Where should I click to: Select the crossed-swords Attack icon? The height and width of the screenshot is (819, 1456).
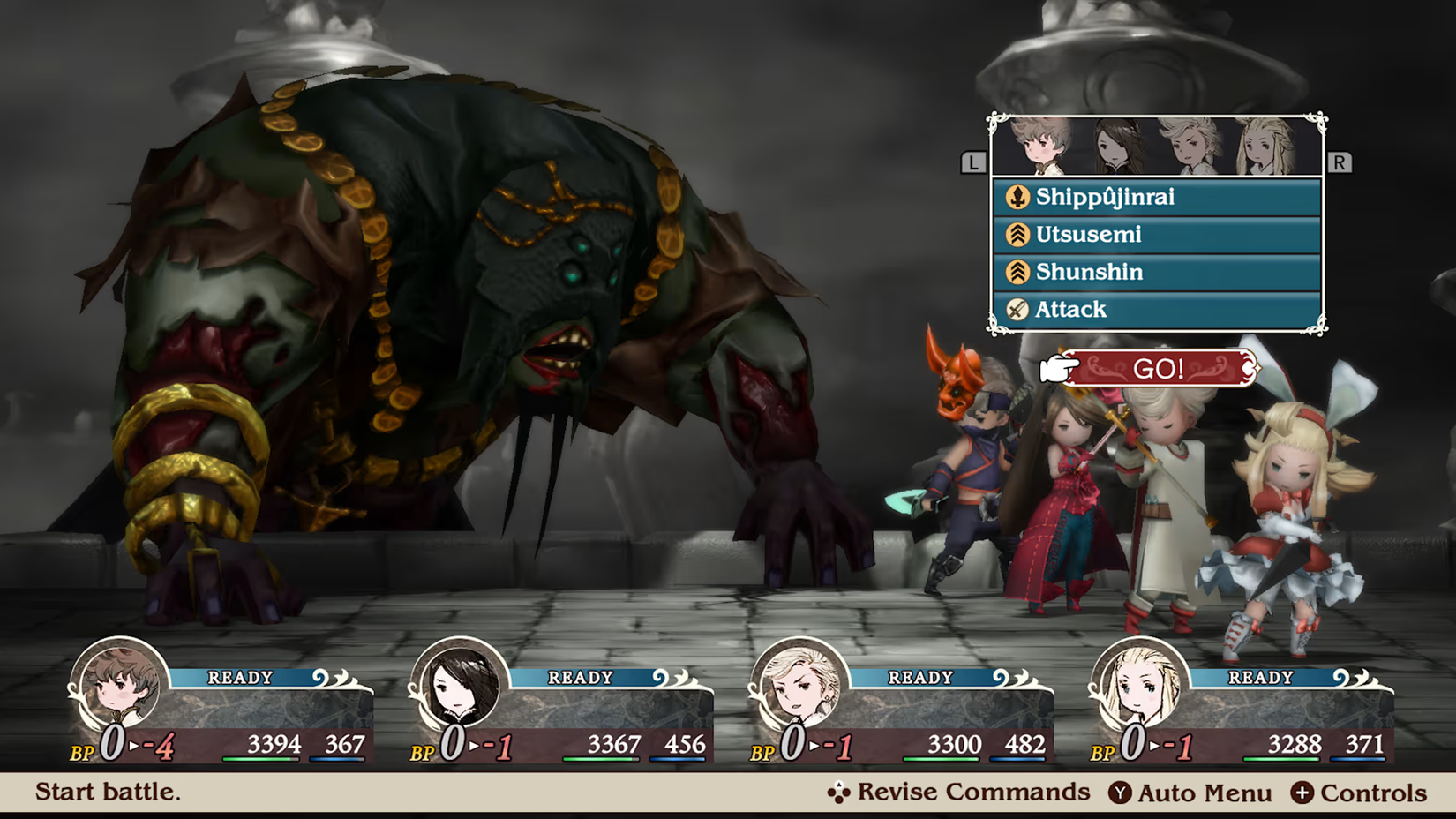(1017, 310)
